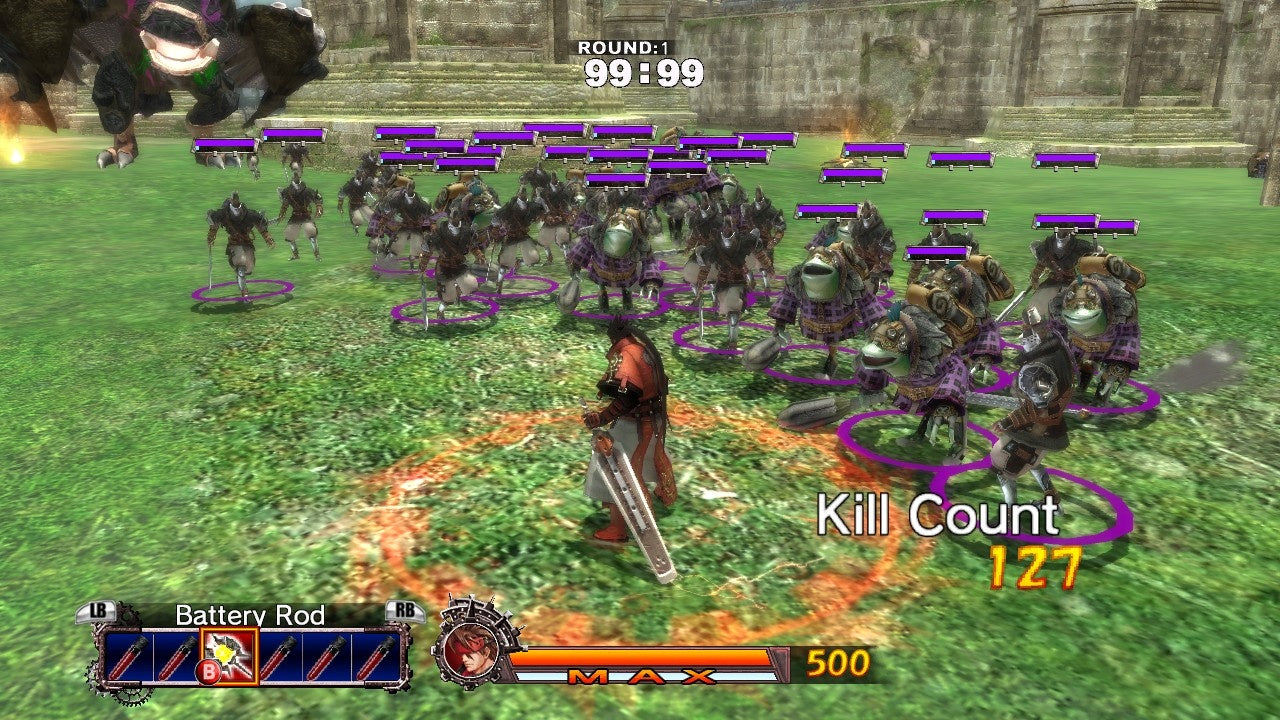Click the 99:99 round timer

646,70
